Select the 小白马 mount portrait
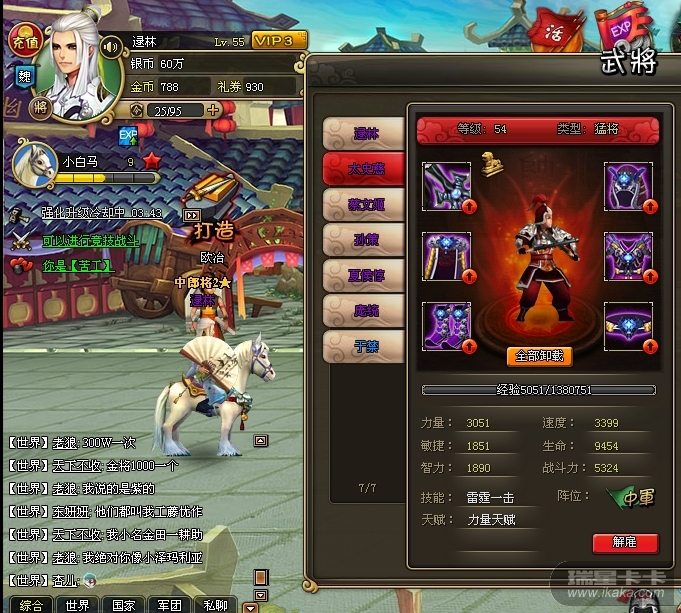Viewport: 681px width, 613px height. (32, 160)
